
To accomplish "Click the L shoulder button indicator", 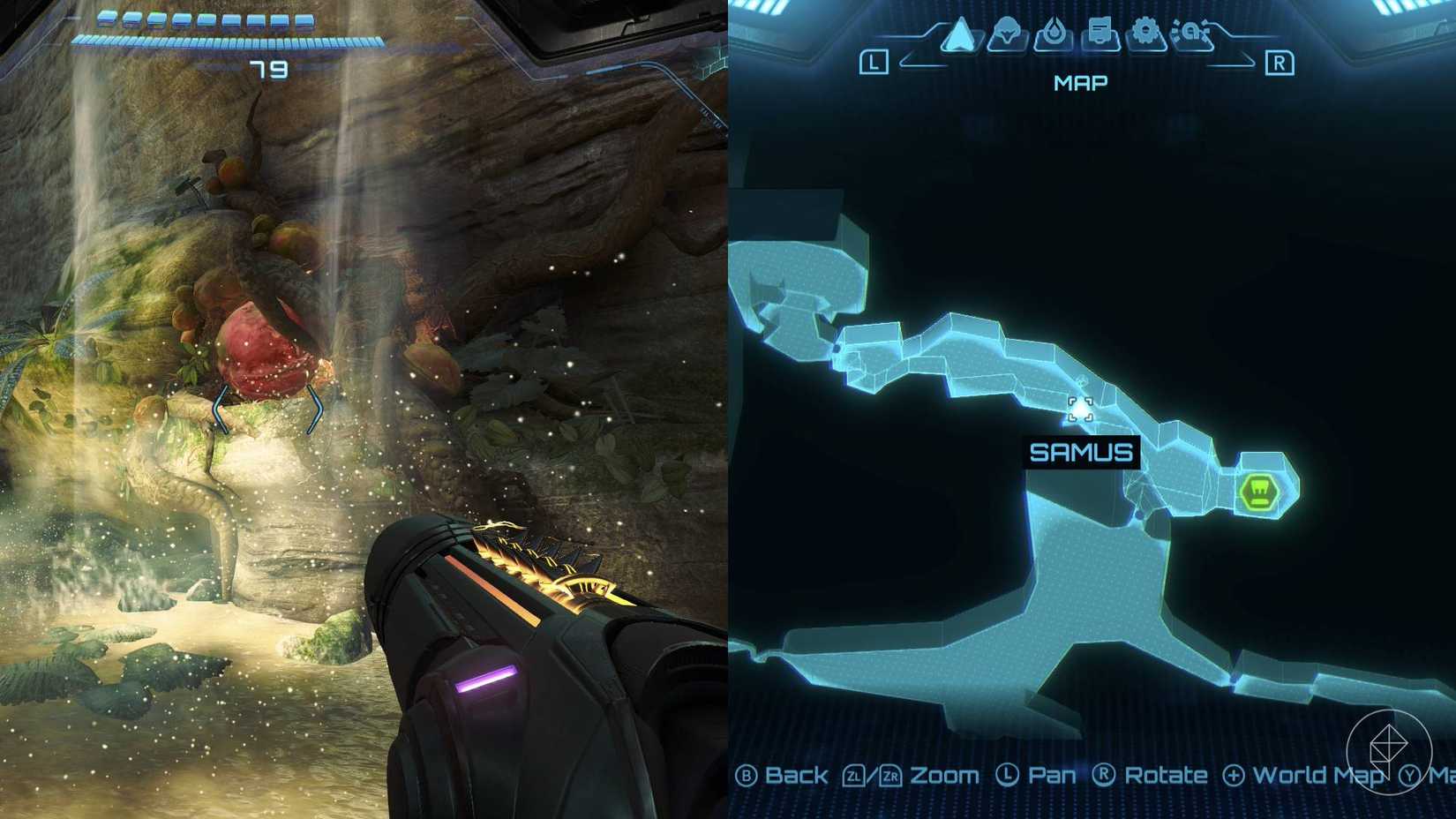I will (873, 63).
